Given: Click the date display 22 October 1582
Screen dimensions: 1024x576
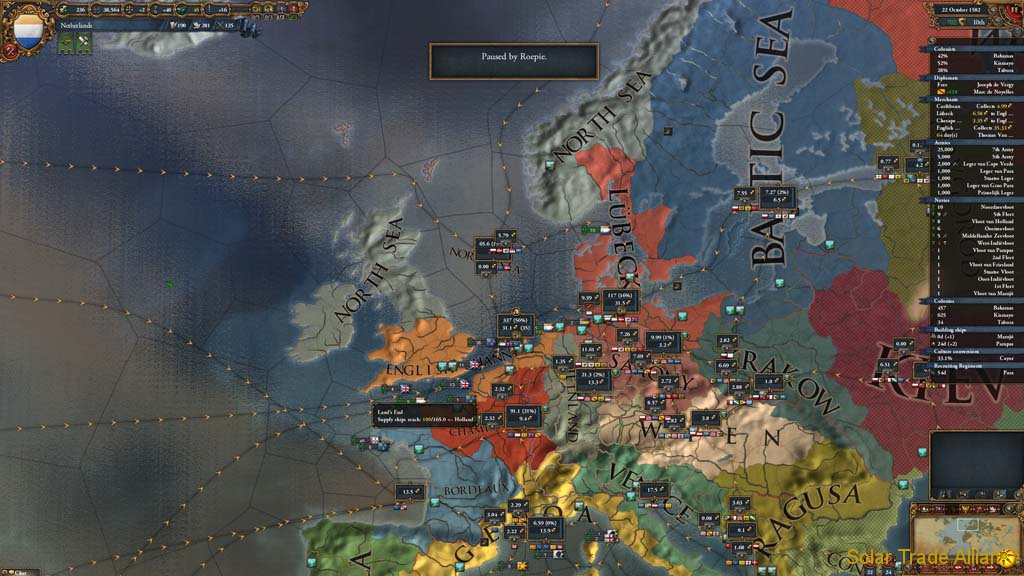Looking at the screenshot, I should [965, 8].
